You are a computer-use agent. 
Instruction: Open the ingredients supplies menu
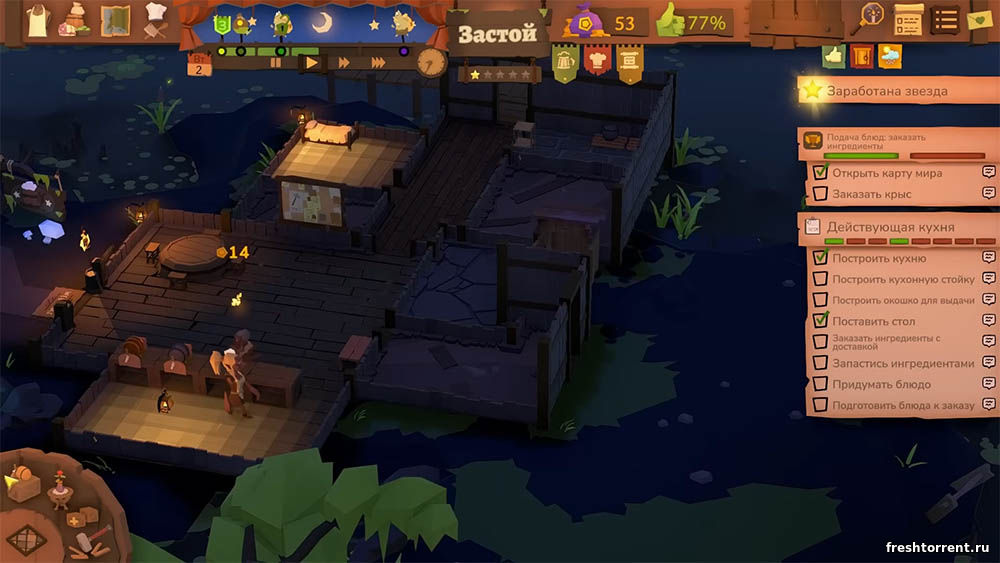(x=76, y=19)
